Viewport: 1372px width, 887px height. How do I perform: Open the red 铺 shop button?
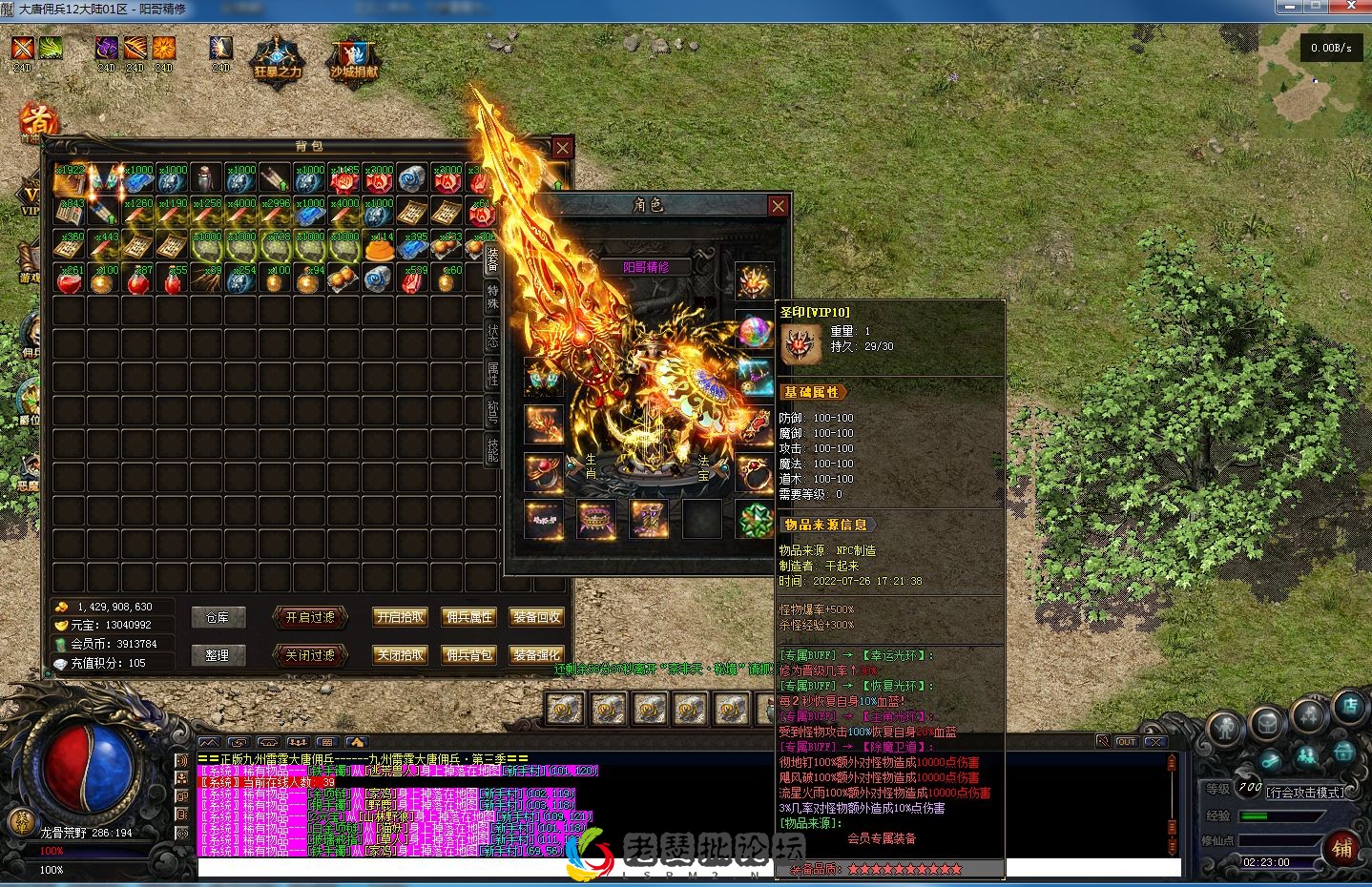1342,848
